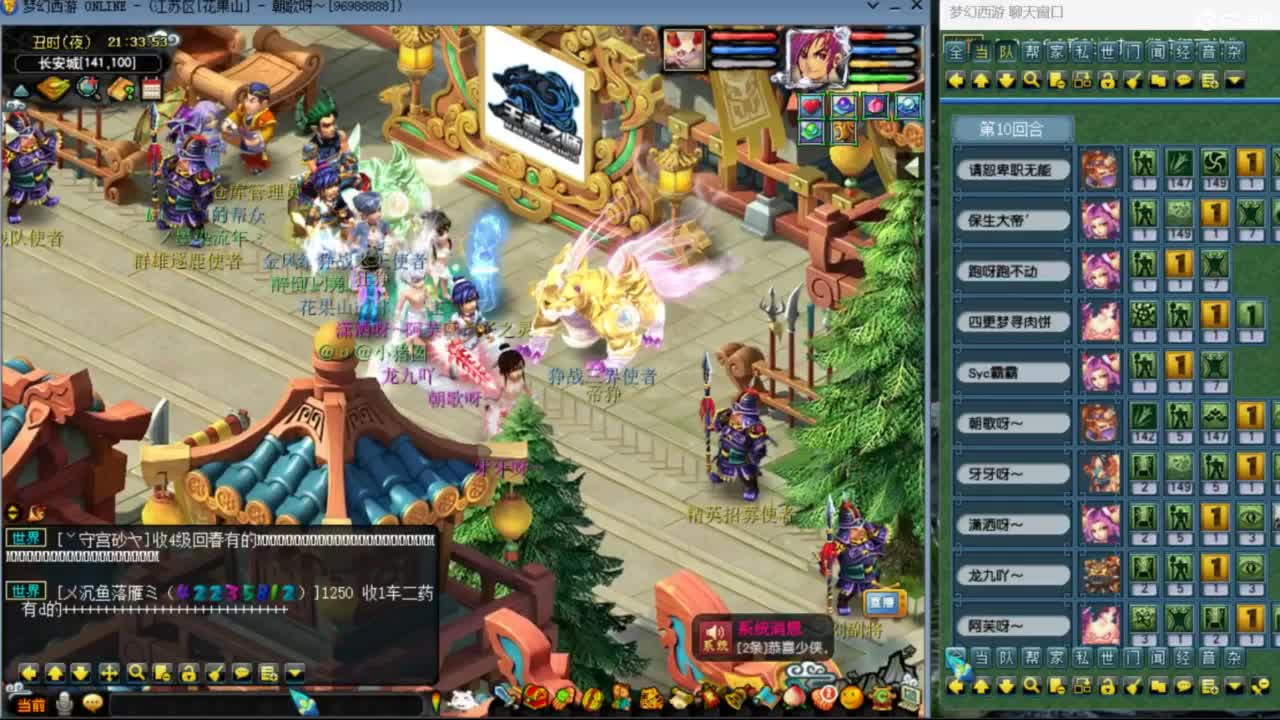Click the blue gem icon near the character portrait
This screenshot has width=1280, height=720.
907,105
